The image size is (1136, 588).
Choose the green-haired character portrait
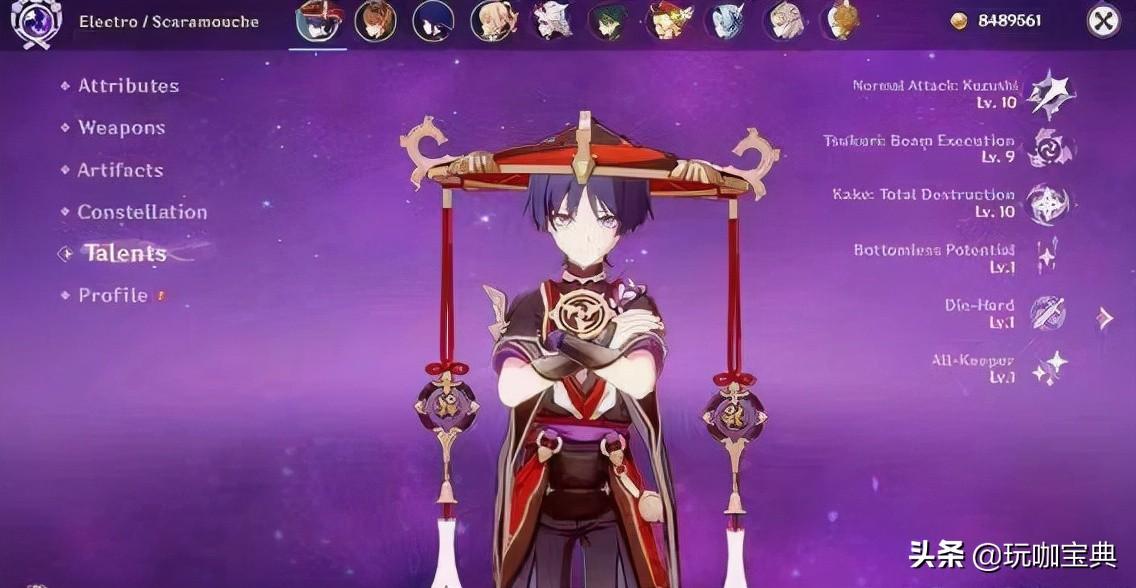[x=608, y=21]
